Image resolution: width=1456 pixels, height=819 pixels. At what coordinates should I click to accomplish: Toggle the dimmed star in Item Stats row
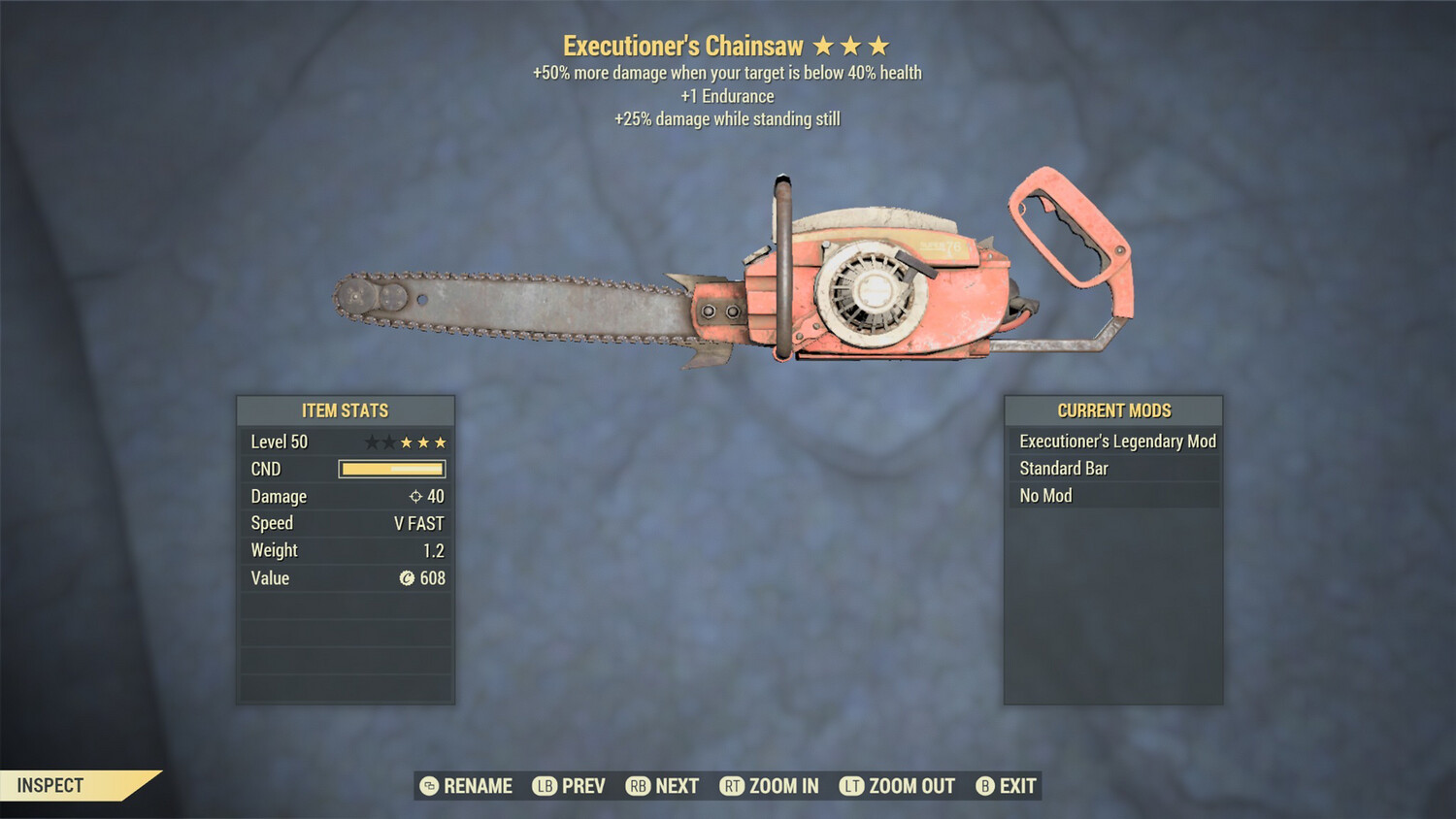coord(372,442)
